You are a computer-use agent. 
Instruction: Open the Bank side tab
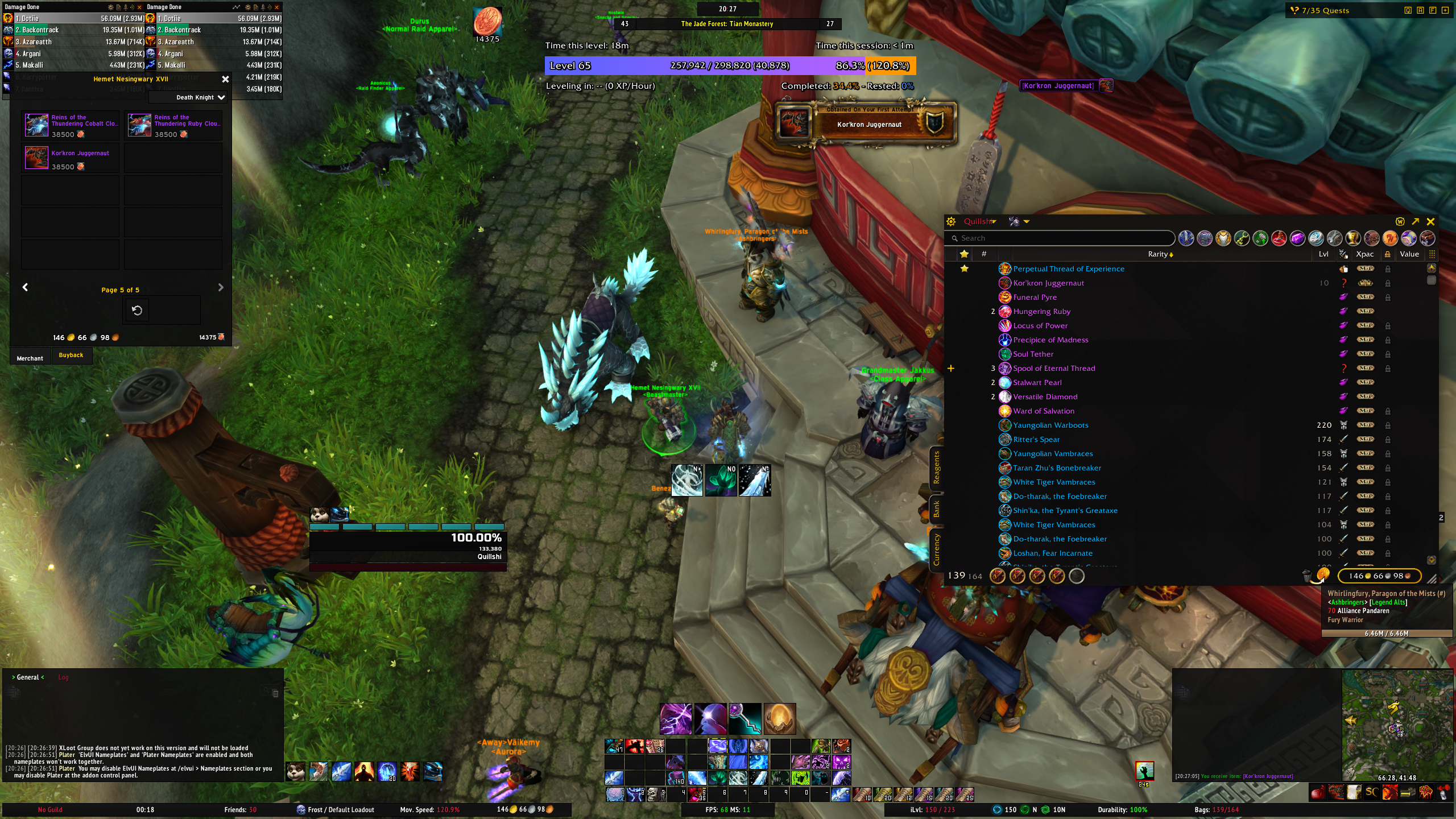(x=936, y=509)
